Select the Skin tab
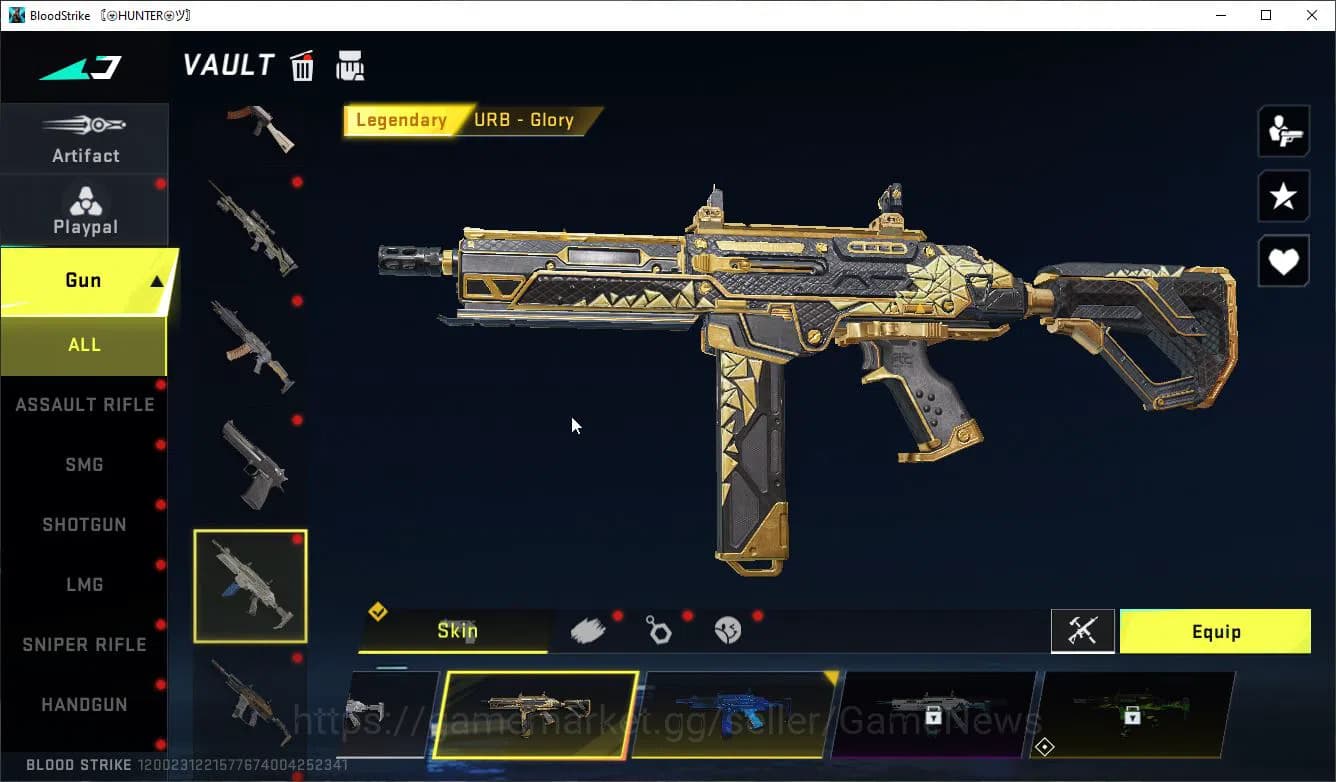Viewport: 1336px width, 782px height. pyautogui.click(x=457, y=631)
